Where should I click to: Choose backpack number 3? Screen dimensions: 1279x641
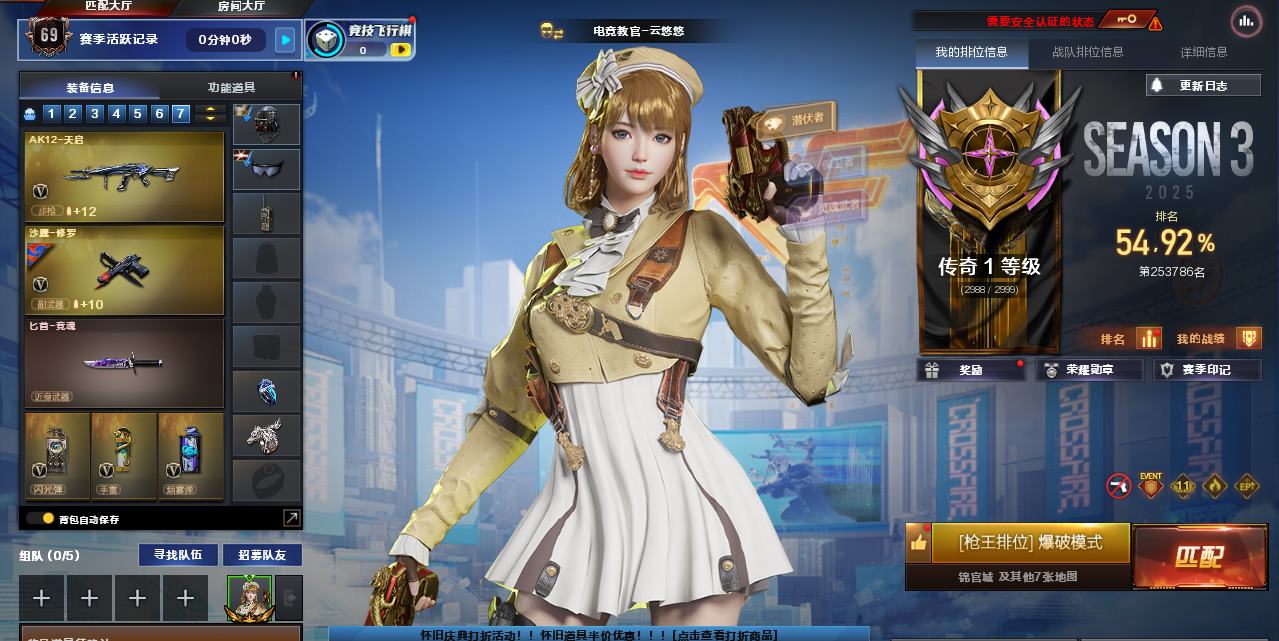tap(94, 114)
